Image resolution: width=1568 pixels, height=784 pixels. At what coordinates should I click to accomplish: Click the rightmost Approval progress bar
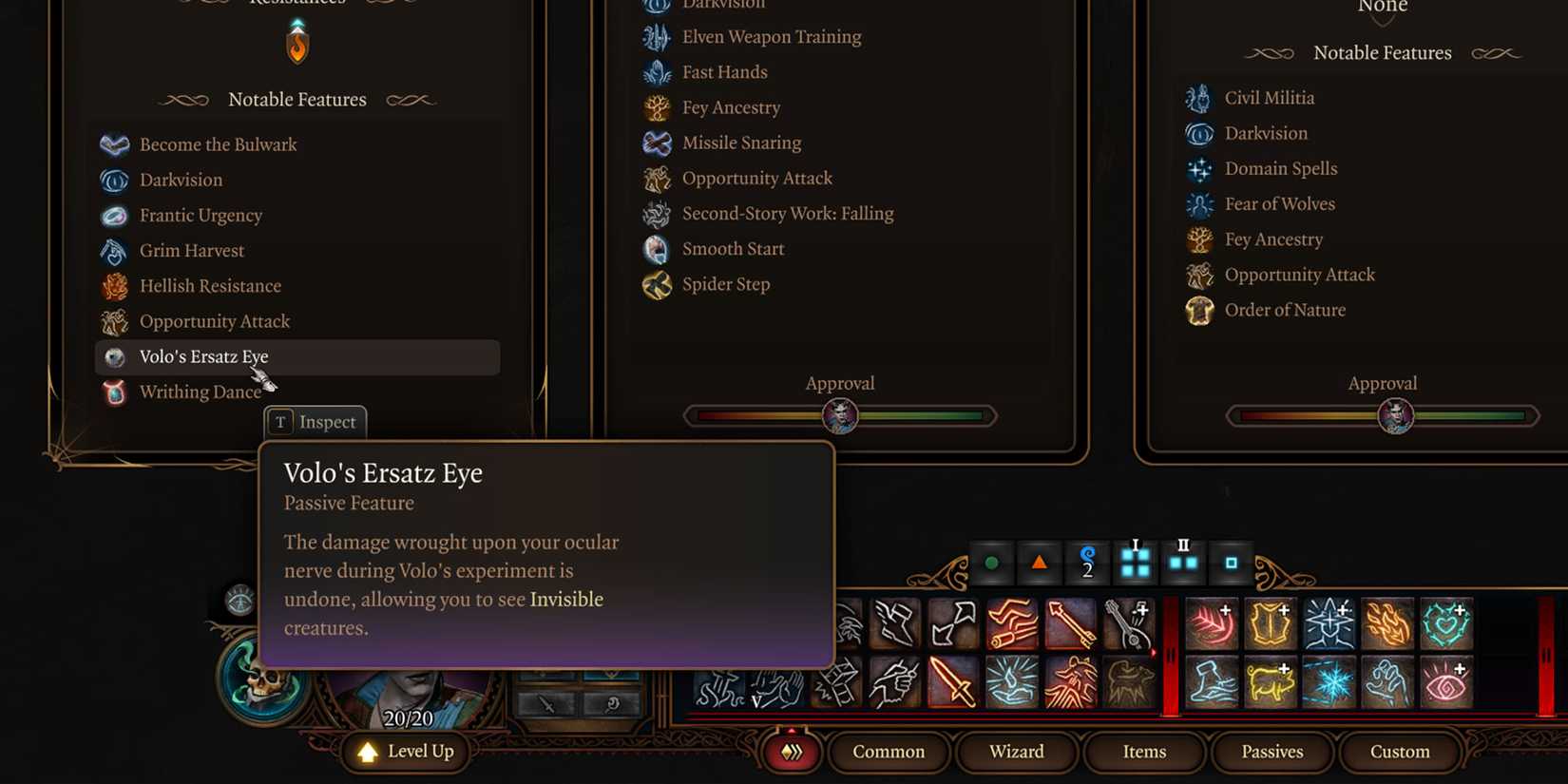coord(1383,415)
